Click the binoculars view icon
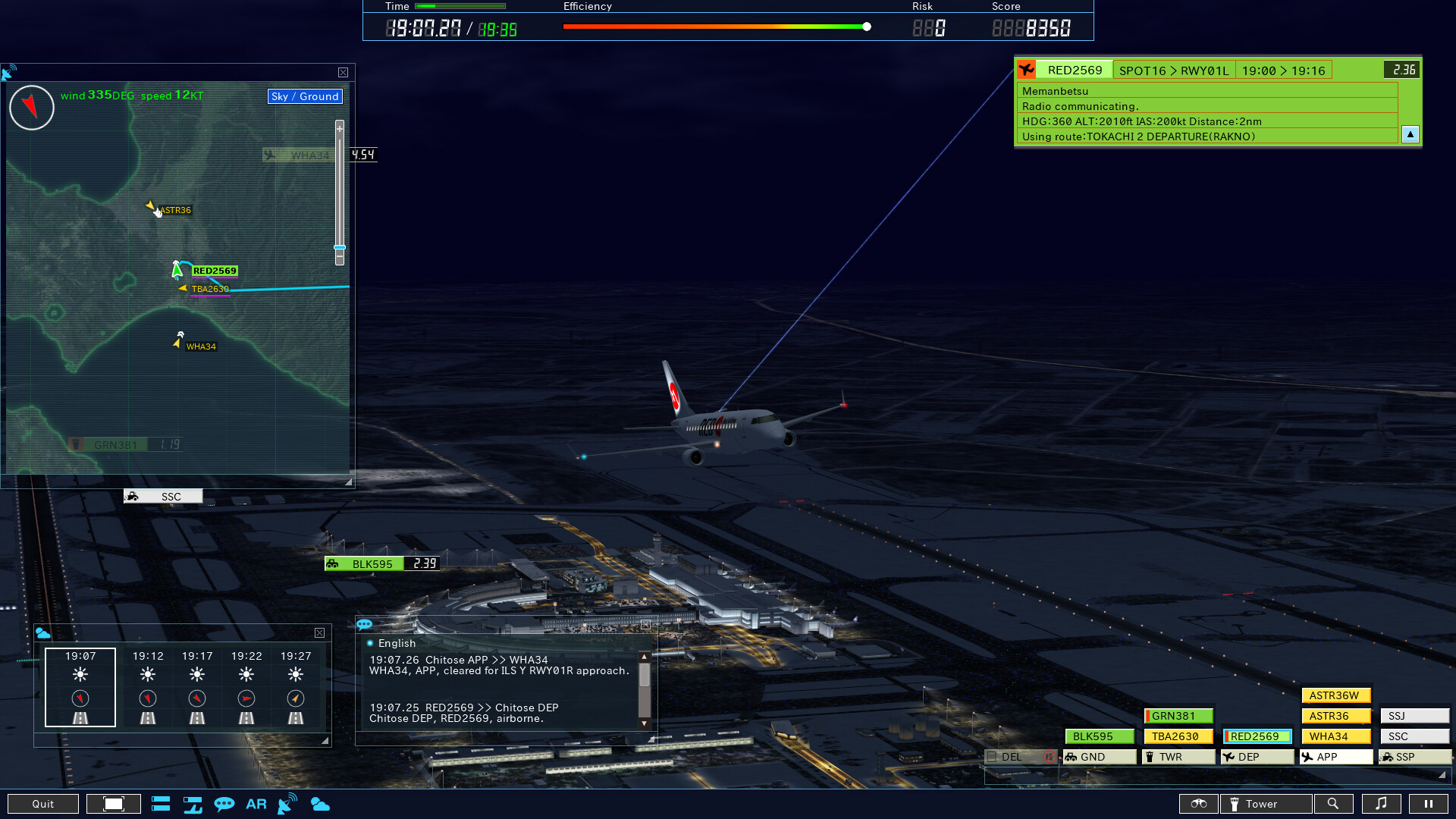Screen dimensions: 1456x819 pyautogui.click(x=1198, y=803)
